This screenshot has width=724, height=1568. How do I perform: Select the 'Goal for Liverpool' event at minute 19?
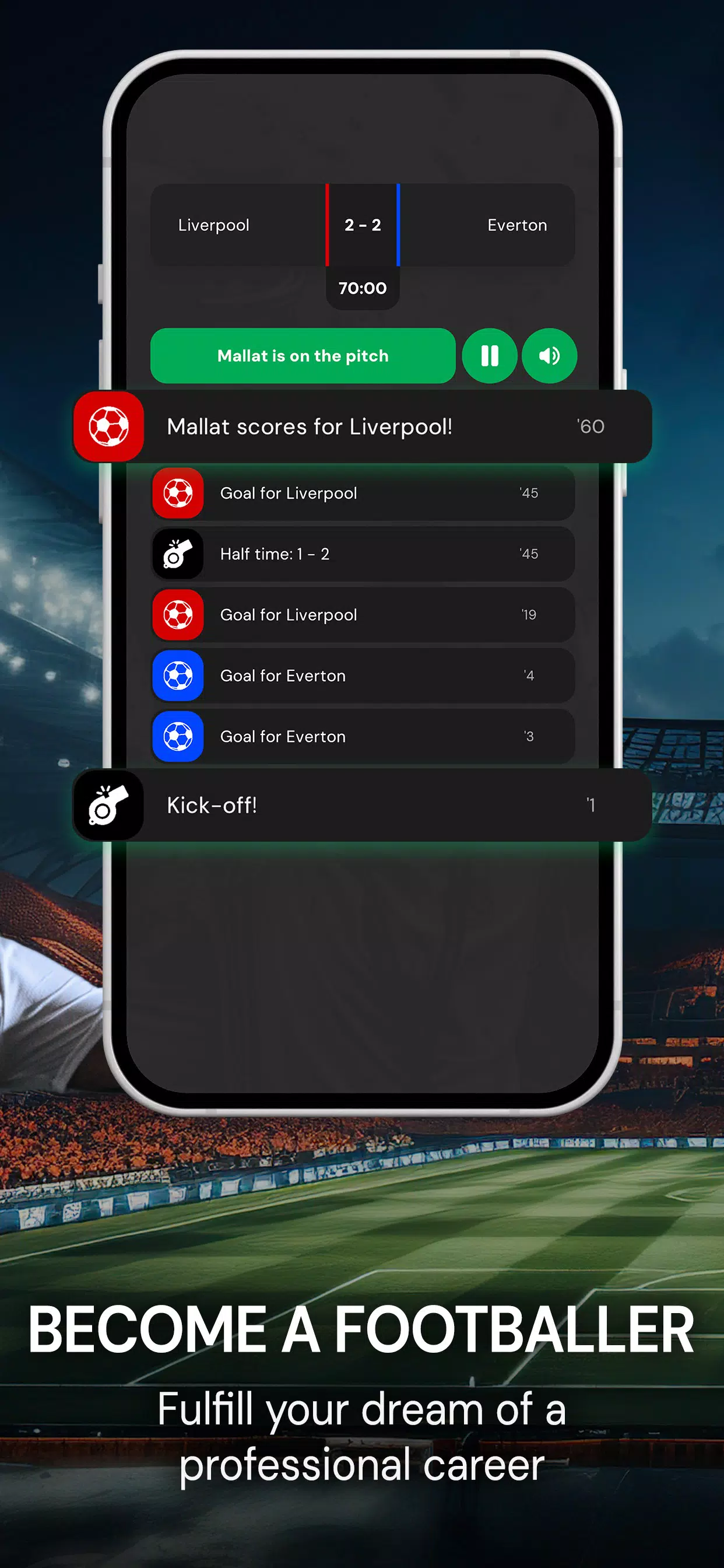363,615
